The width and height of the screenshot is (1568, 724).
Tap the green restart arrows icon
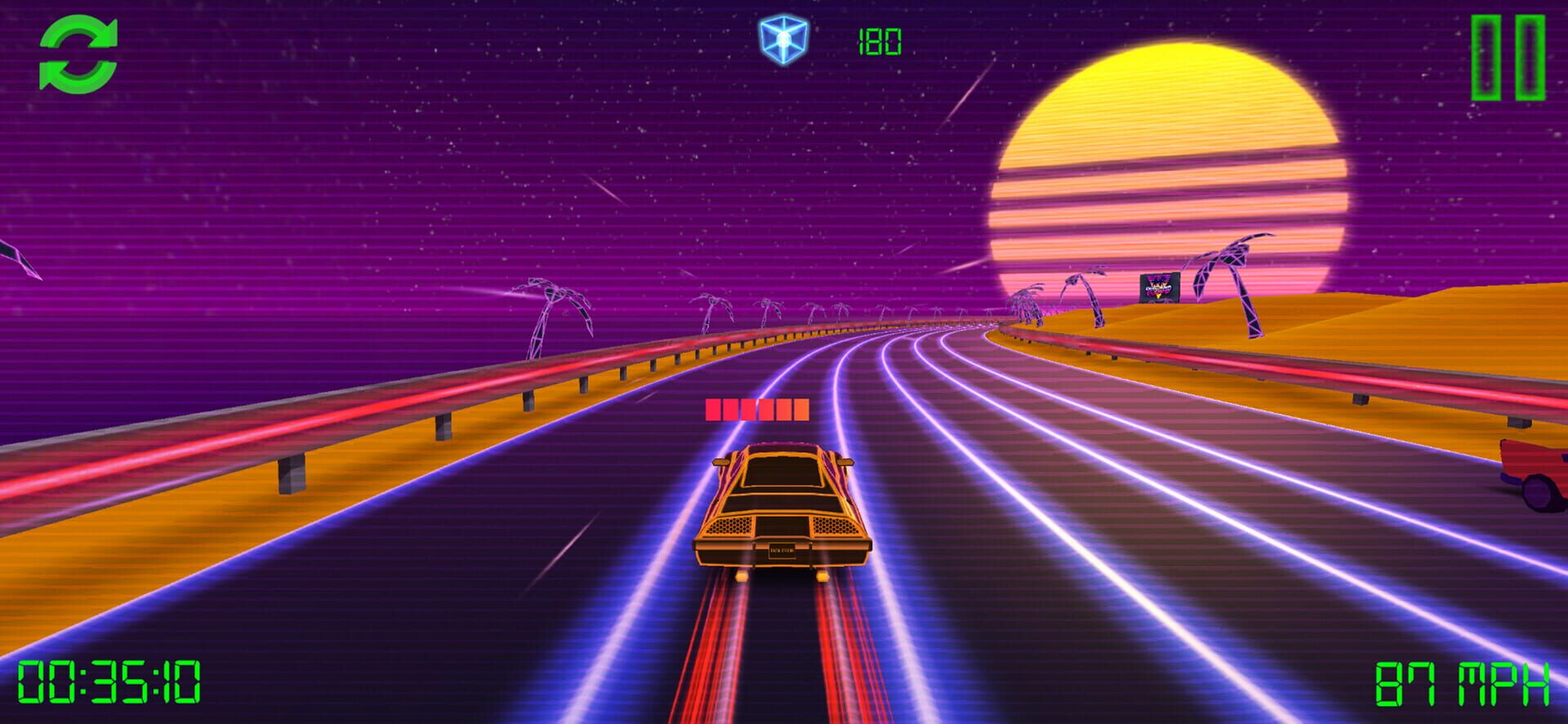(78, 55)
